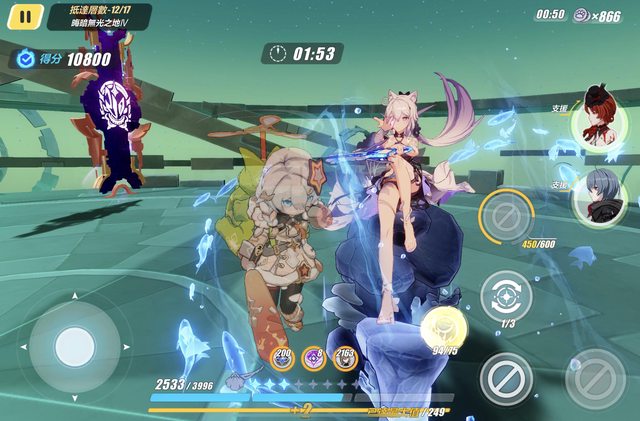Use the swirl skill button marked 1/3
This screenshot has height=421, width=640.
pos(506,297)
